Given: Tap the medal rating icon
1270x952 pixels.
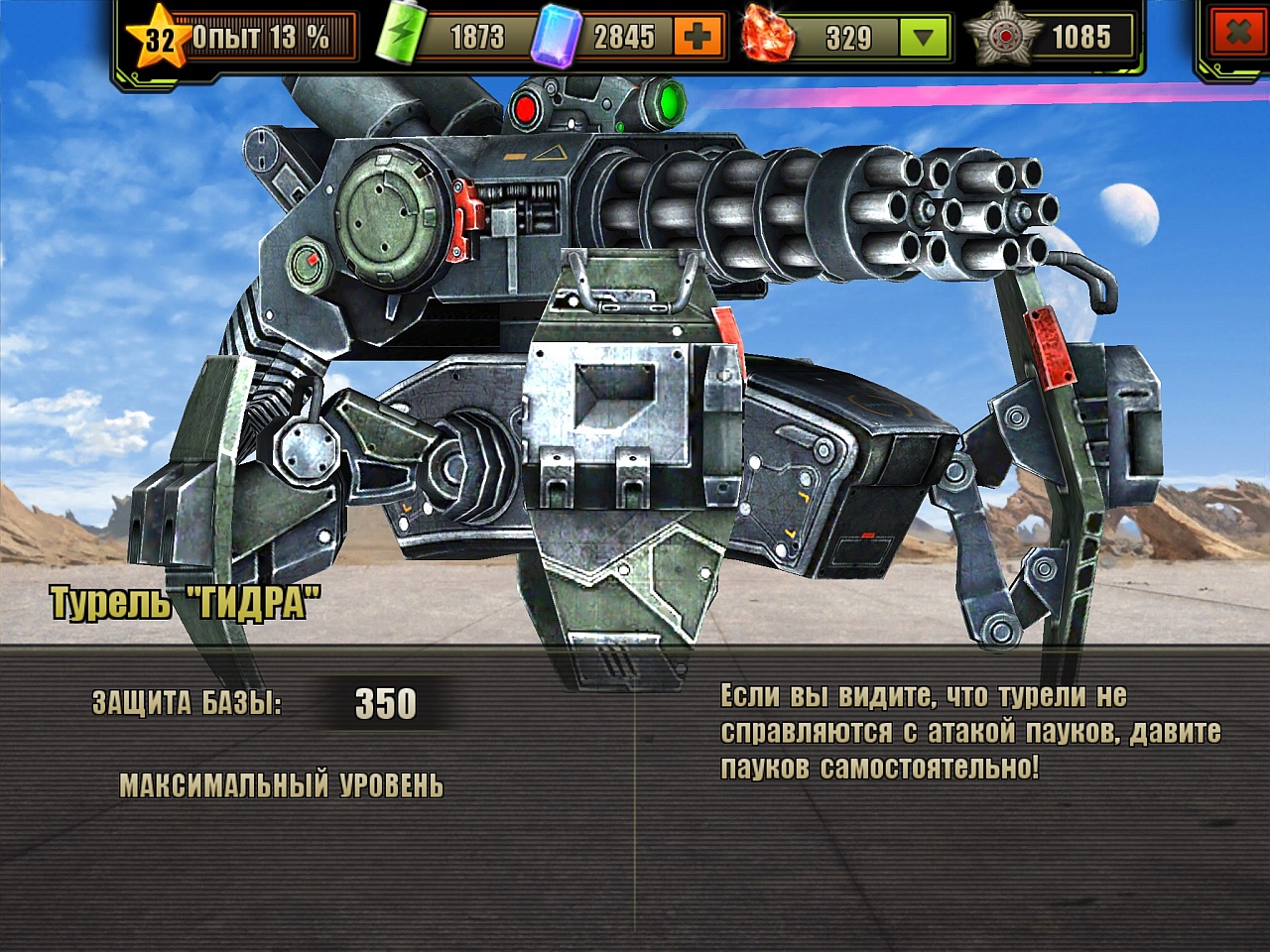Looking at the screenshot, I should coord(1005,37).
